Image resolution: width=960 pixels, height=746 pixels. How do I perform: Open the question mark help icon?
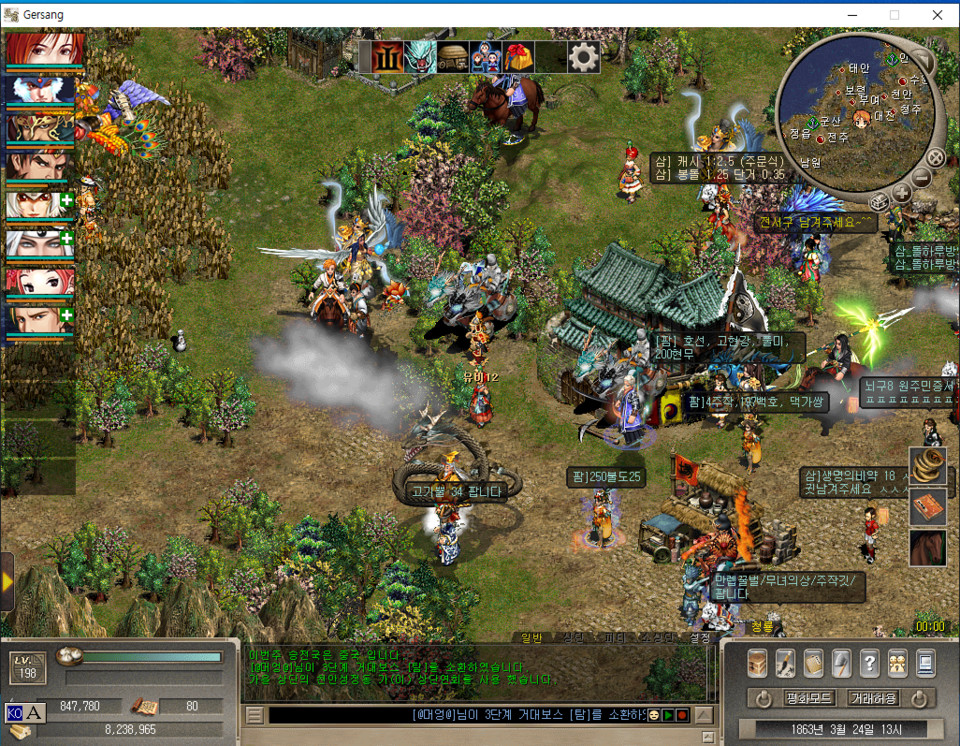click(869, 662)
